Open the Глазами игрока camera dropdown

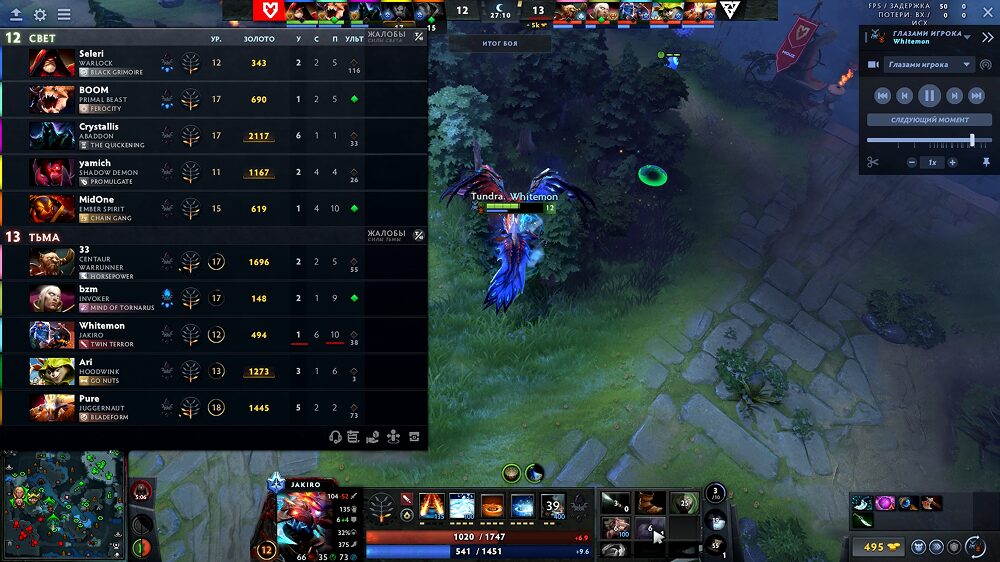click(x=929, y=65)
